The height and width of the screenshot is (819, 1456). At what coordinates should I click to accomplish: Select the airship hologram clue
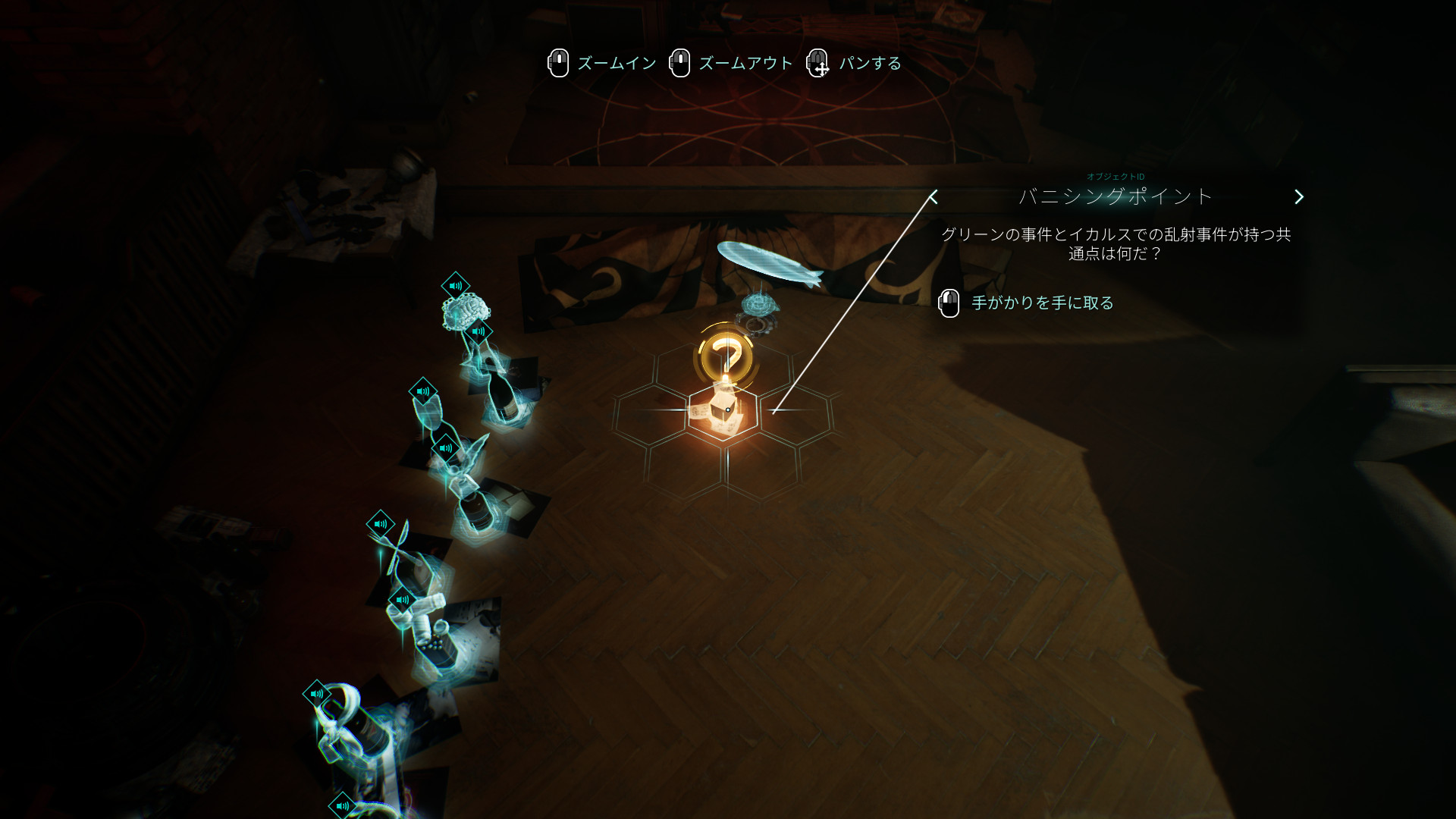(769, 263)
